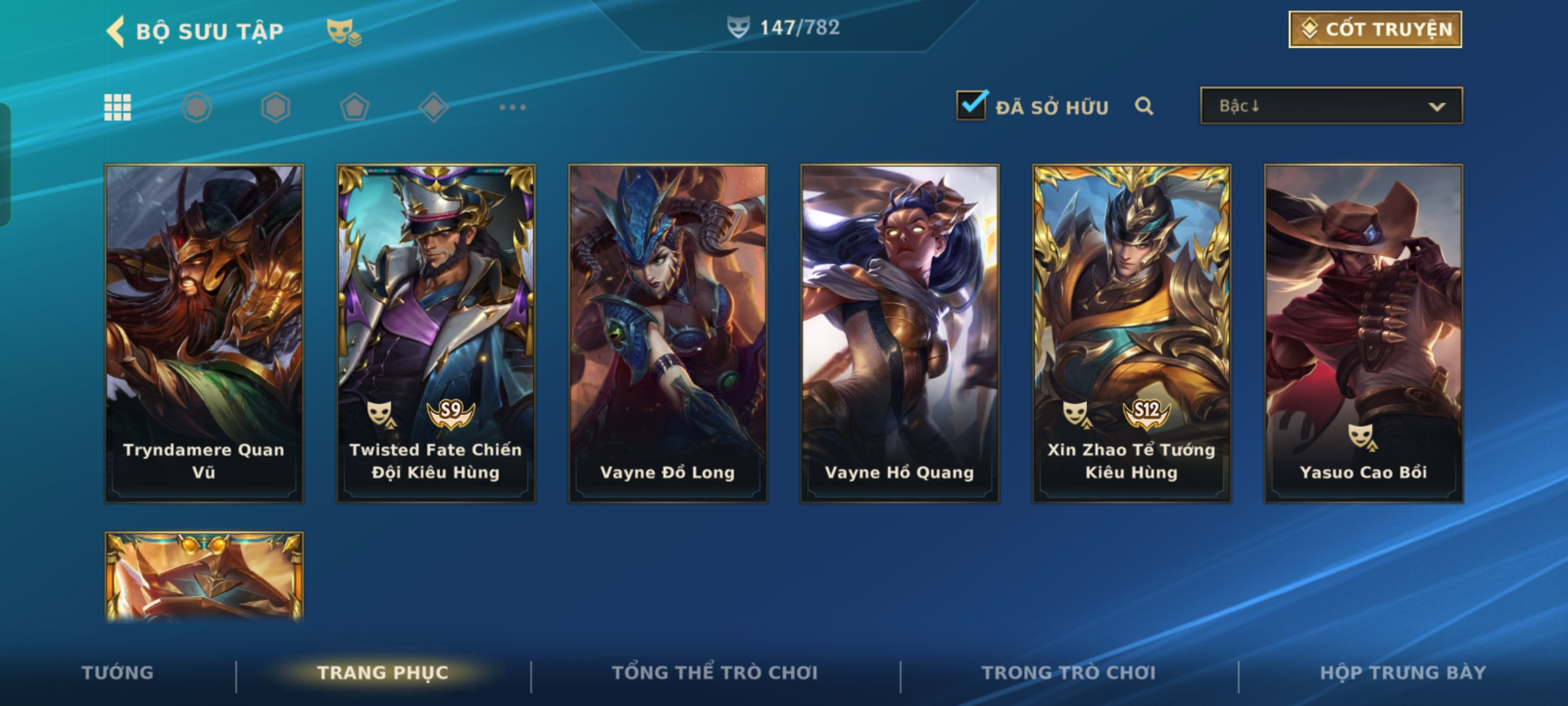Select the Yasuo Cao Bồi card
1568x706 pixels.
tap(1364, 333)
